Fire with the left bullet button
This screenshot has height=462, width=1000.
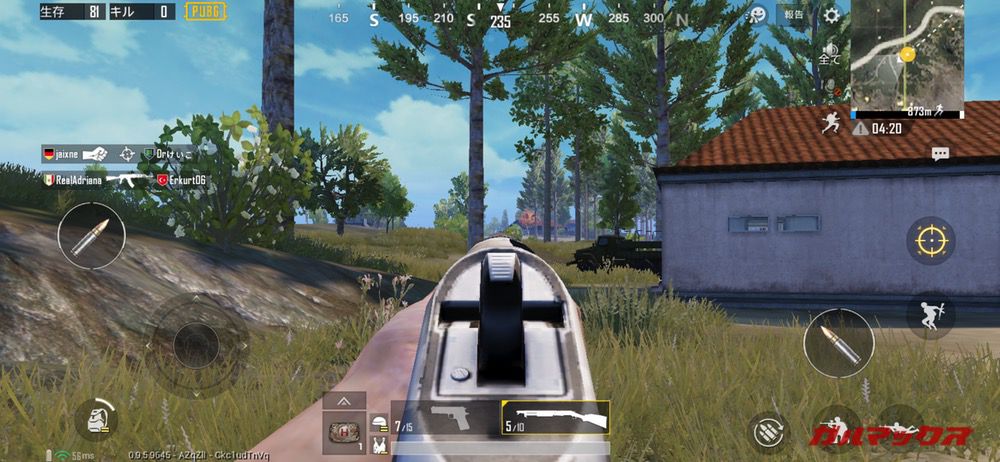coord(91,237)
